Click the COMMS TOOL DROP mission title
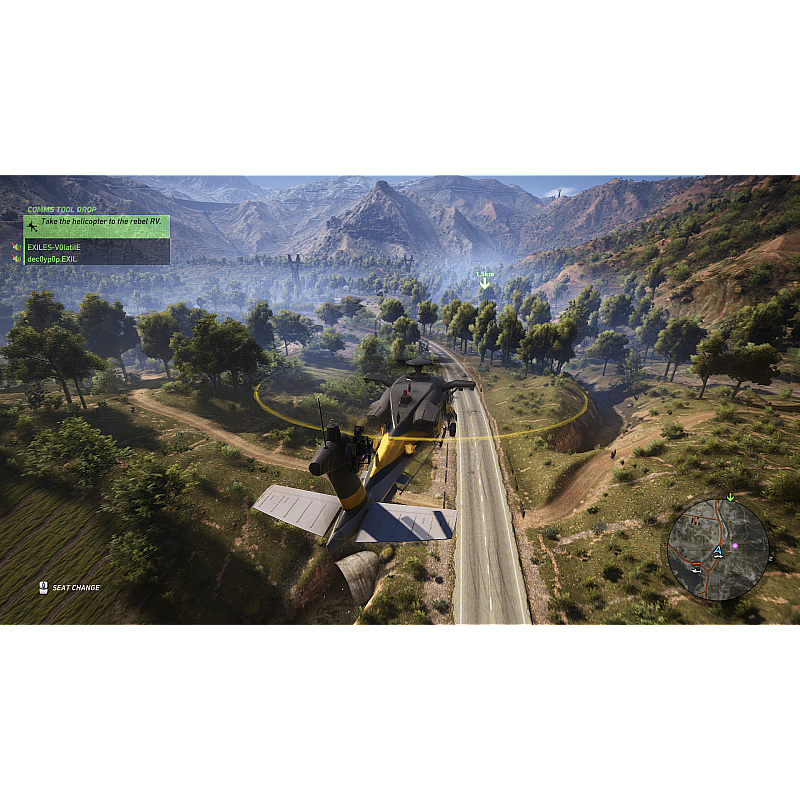This screenshot has width=800, height=800. (62, 210)
